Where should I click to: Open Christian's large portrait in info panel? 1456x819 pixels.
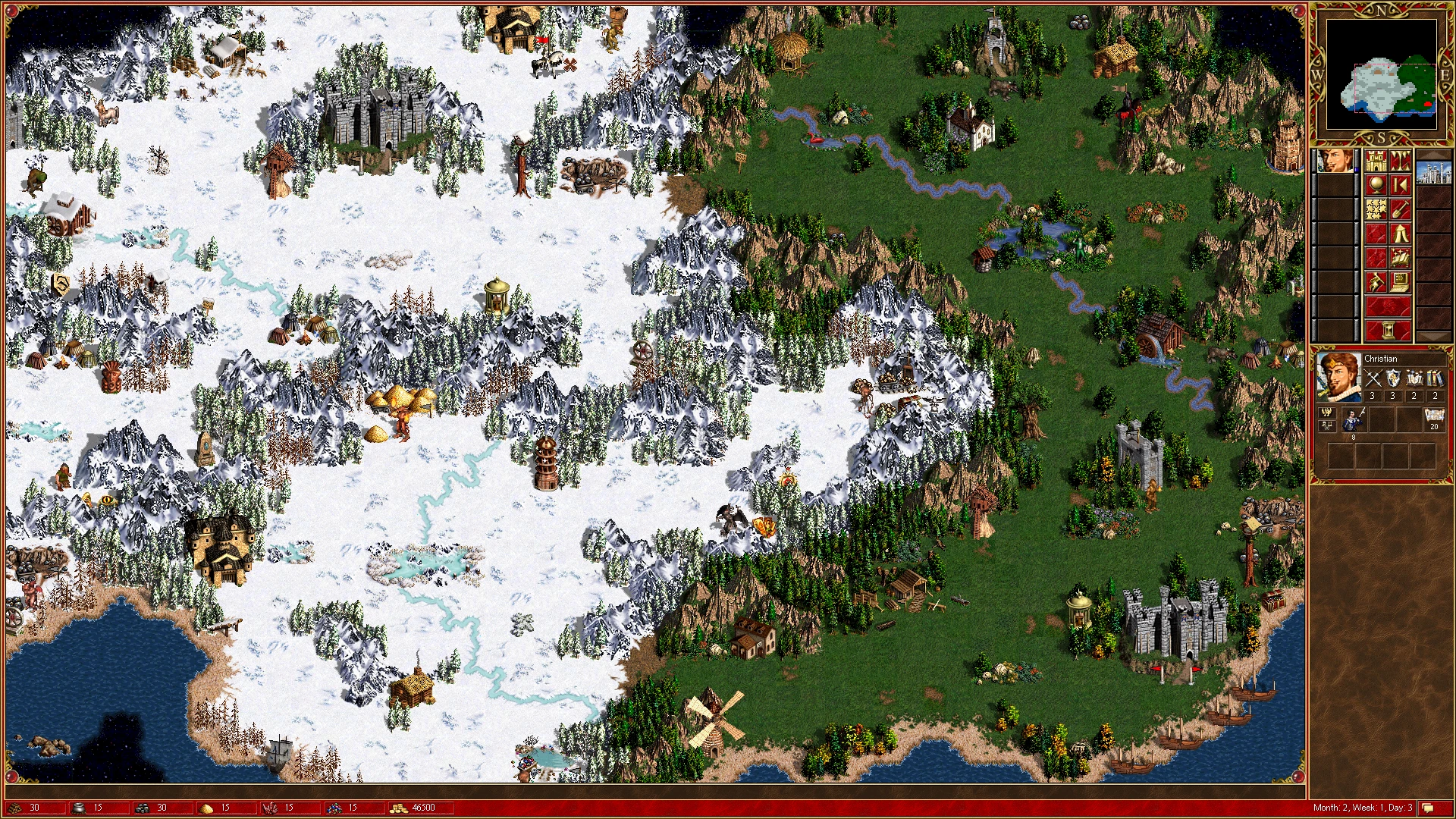[1338, 377]
